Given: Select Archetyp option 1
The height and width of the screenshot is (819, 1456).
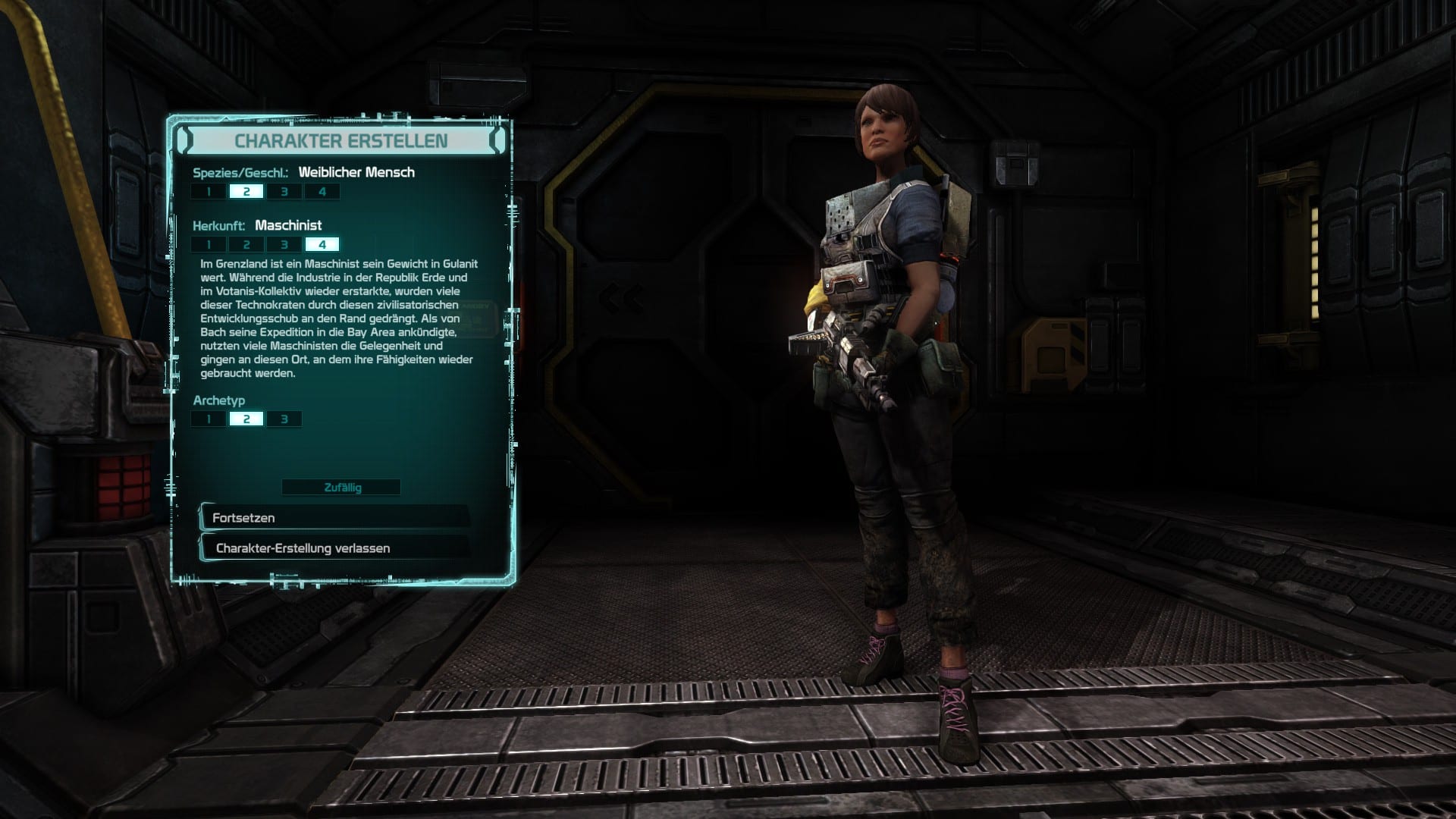Looking at the screenshot, I should 209,419.
